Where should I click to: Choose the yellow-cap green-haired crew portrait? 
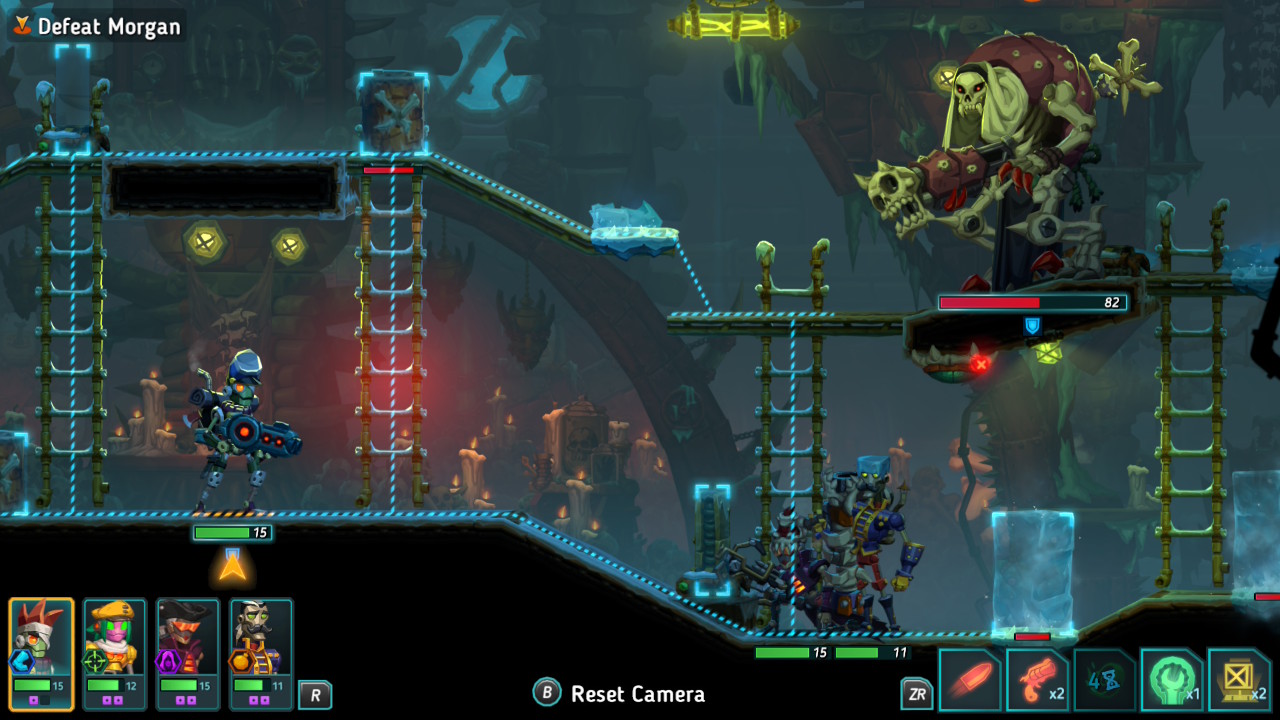(x=114, y=652)
